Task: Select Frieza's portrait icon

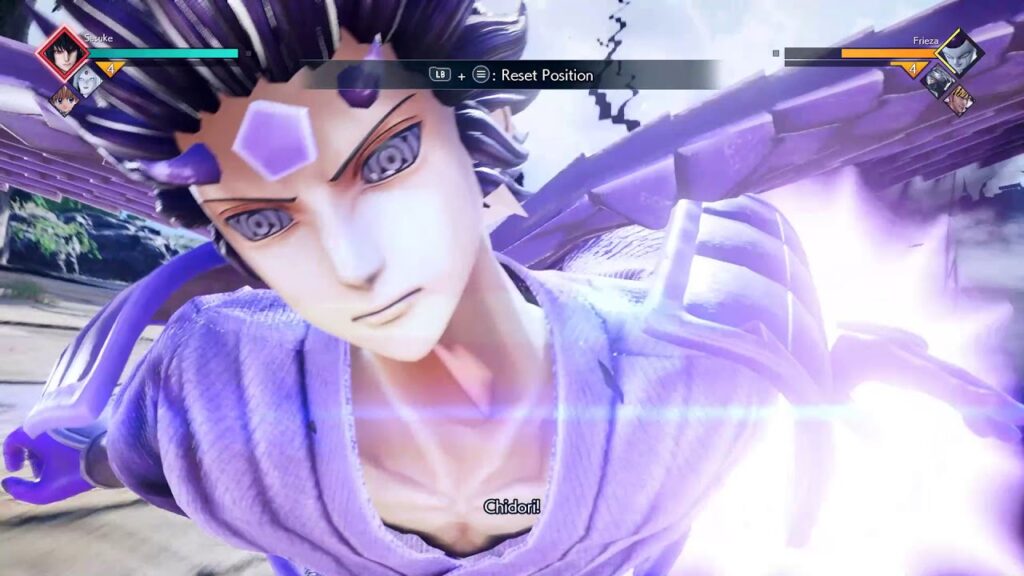Action: pos(959,53)
